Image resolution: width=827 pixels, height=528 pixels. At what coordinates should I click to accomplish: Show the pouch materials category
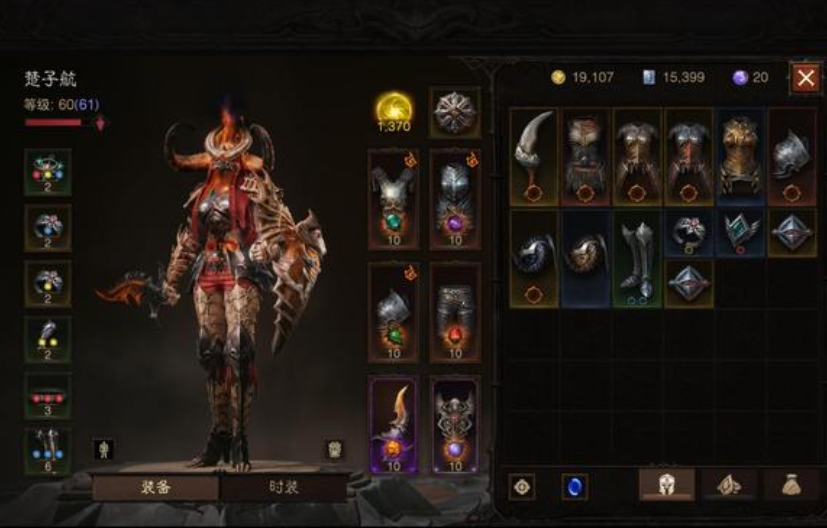point(791,485)
